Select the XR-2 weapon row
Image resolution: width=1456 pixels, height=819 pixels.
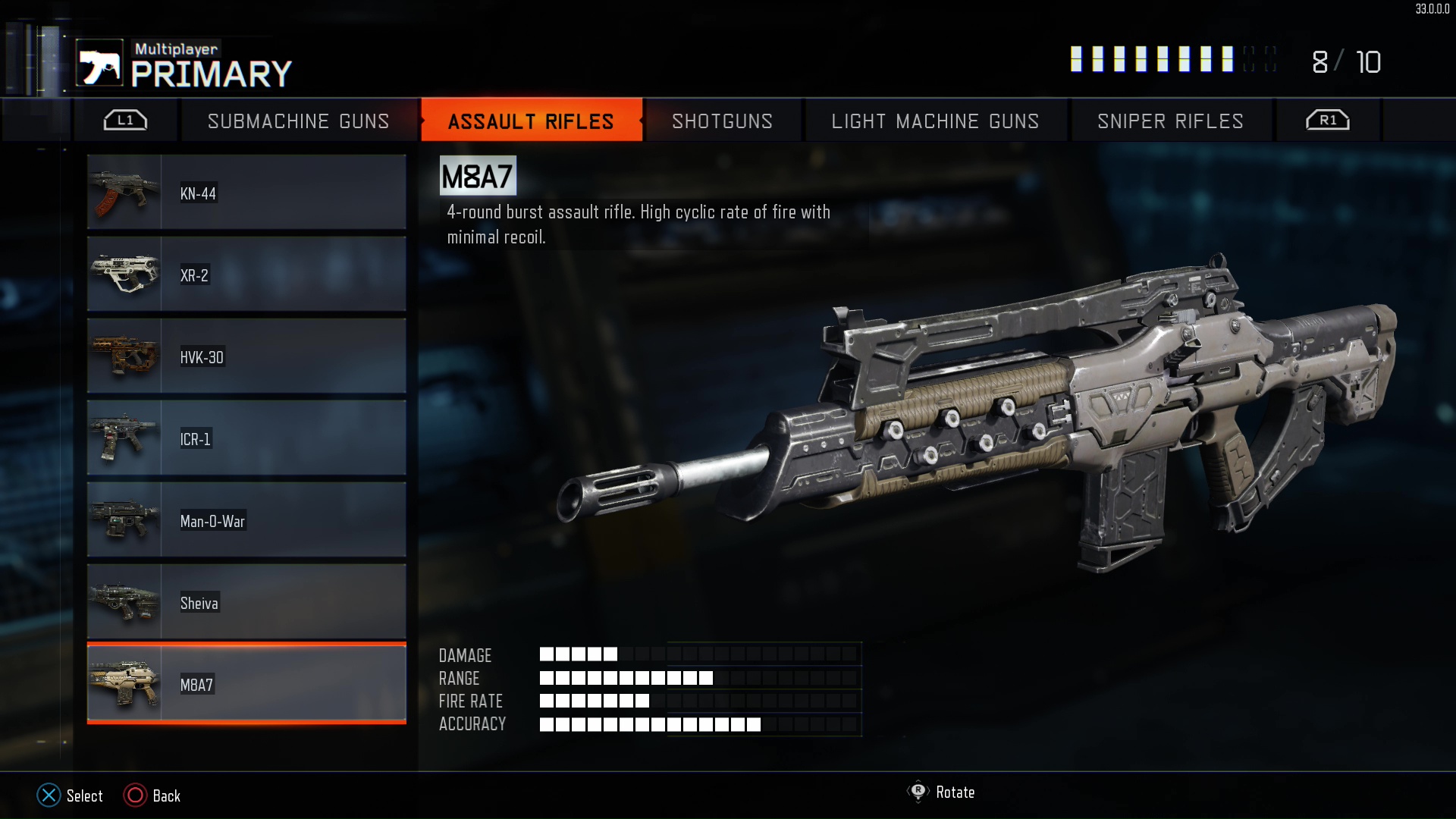click(246, 275)
